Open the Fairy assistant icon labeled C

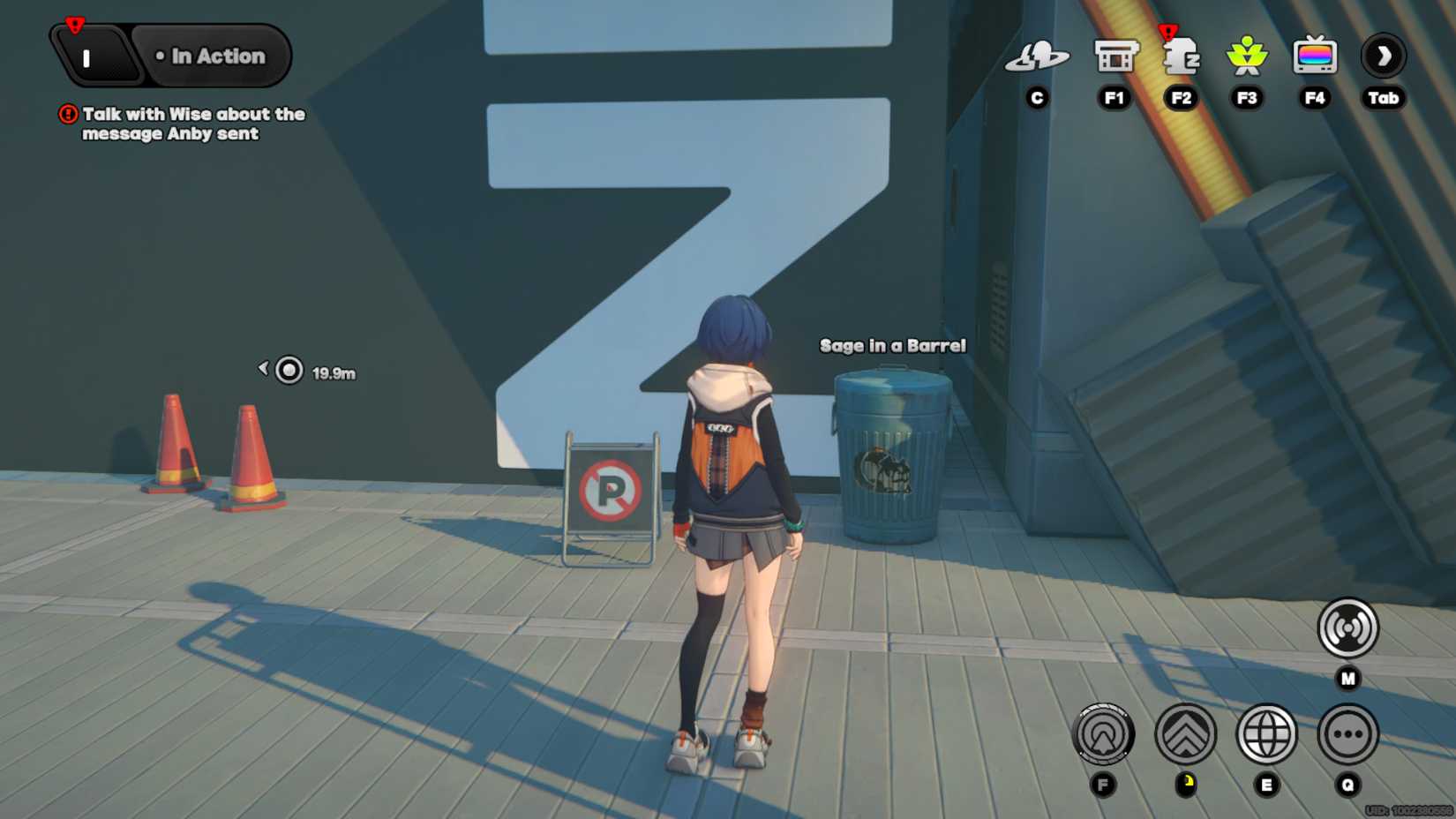[1037, 58]
